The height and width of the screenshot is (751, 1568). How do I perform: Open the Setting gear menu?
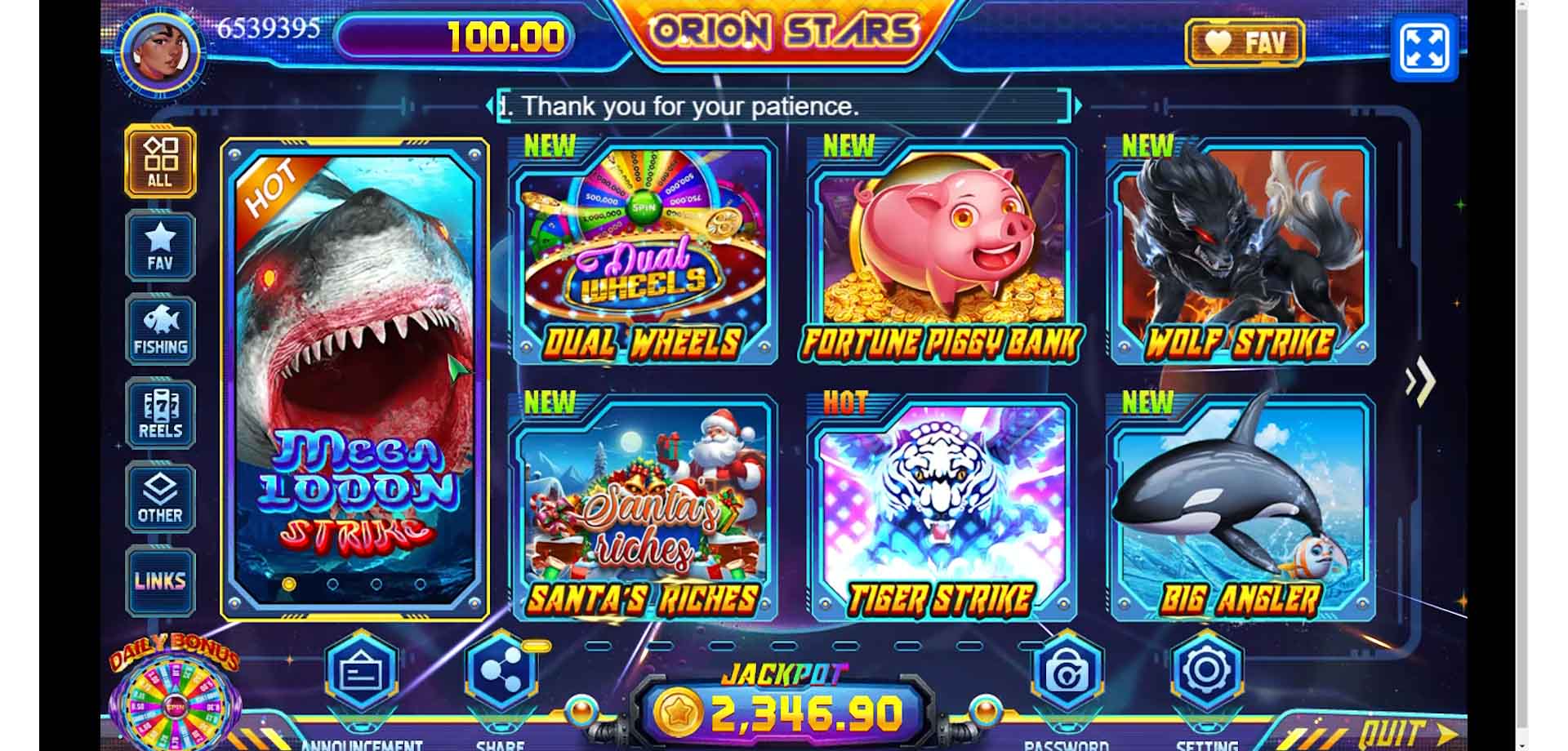point(1206,671)
